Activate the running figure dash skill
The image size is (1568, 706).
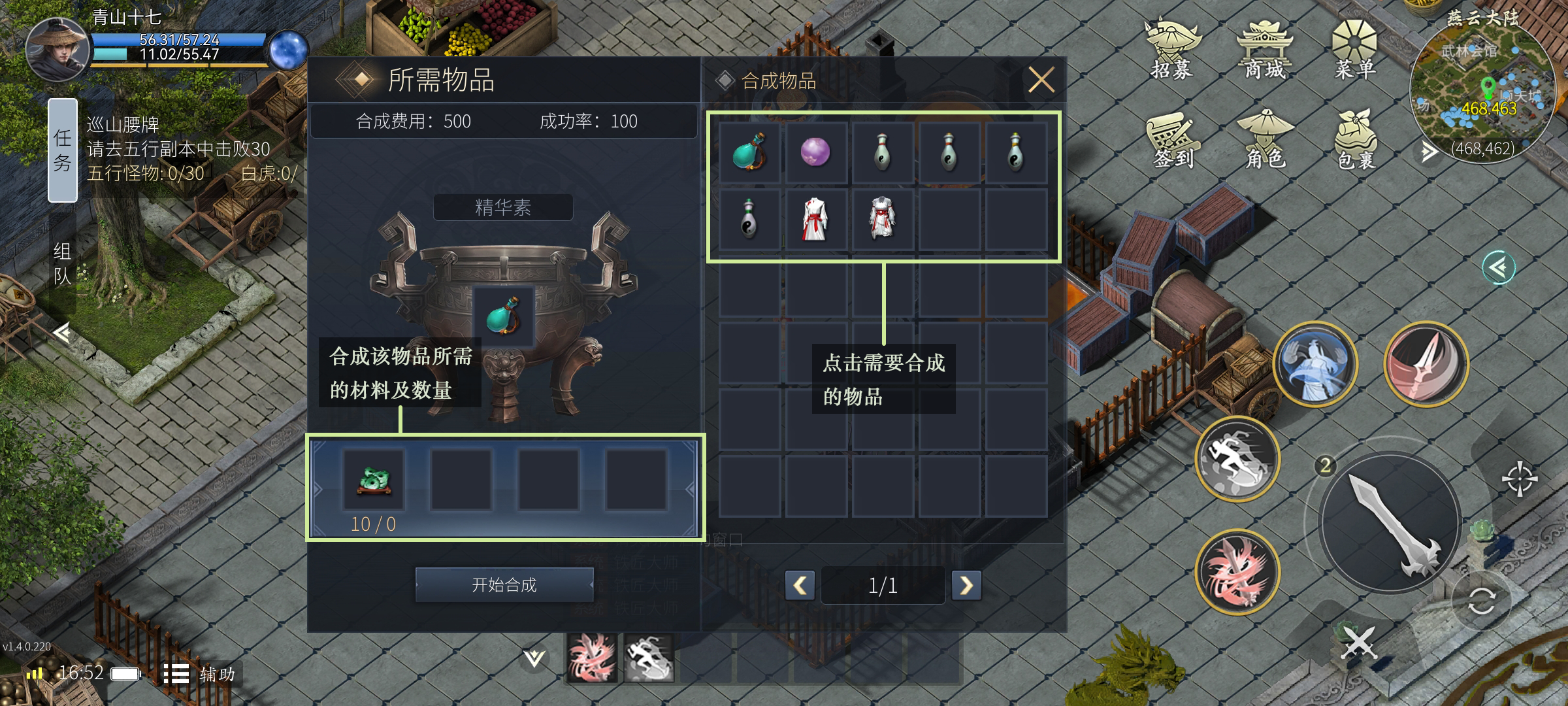click(x=1237, y=458)
